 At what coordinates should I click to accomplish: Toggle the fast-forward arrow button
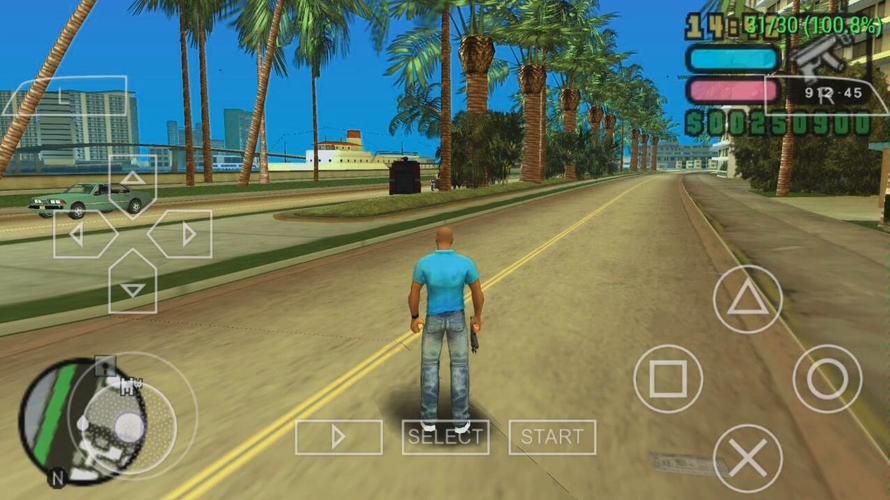(338, 437)
